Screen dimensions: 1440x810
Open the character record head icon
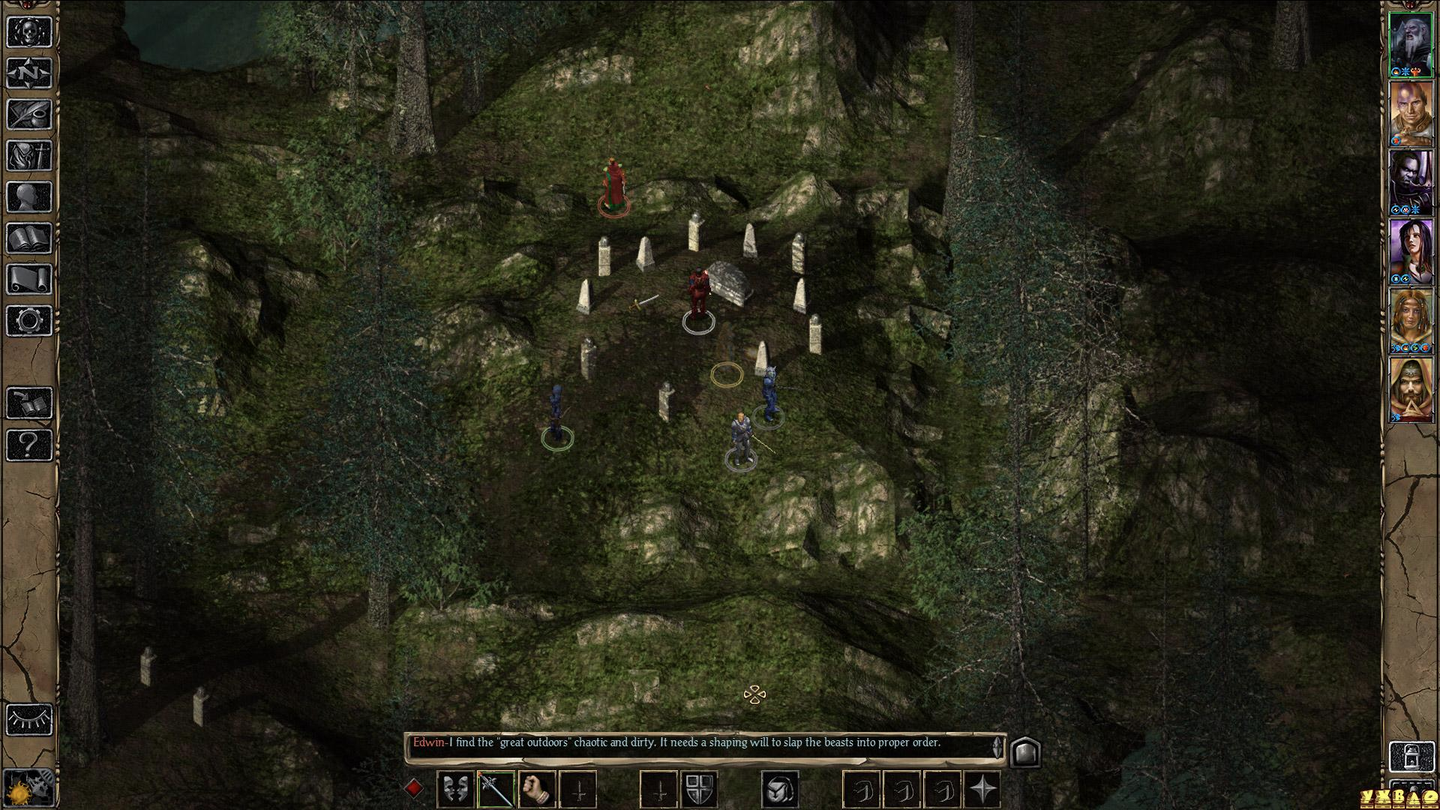point(29,196)
